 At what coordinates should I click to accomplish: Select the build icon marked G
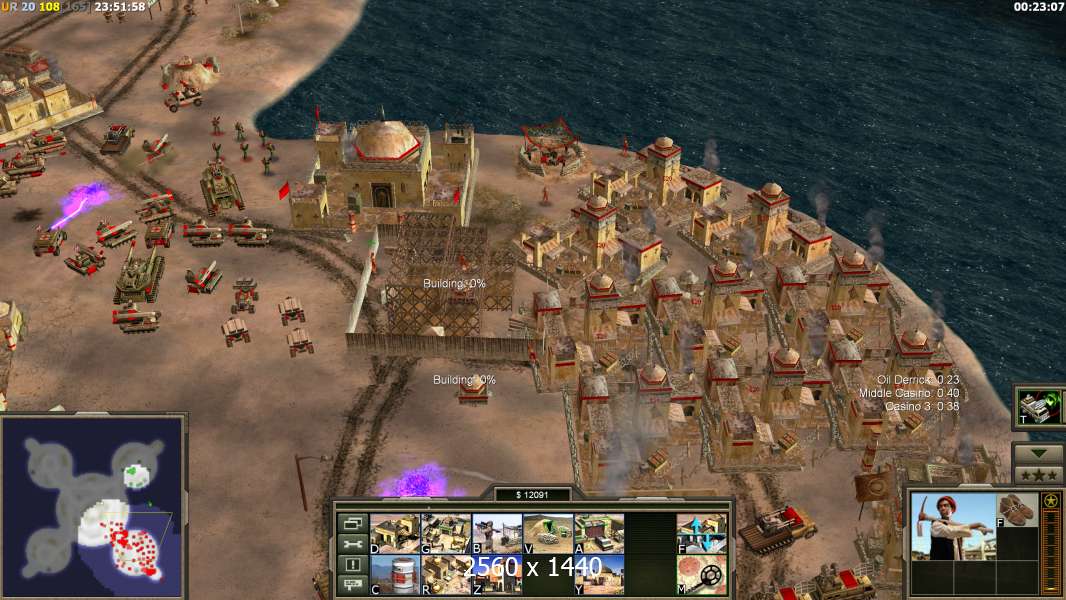446,534
